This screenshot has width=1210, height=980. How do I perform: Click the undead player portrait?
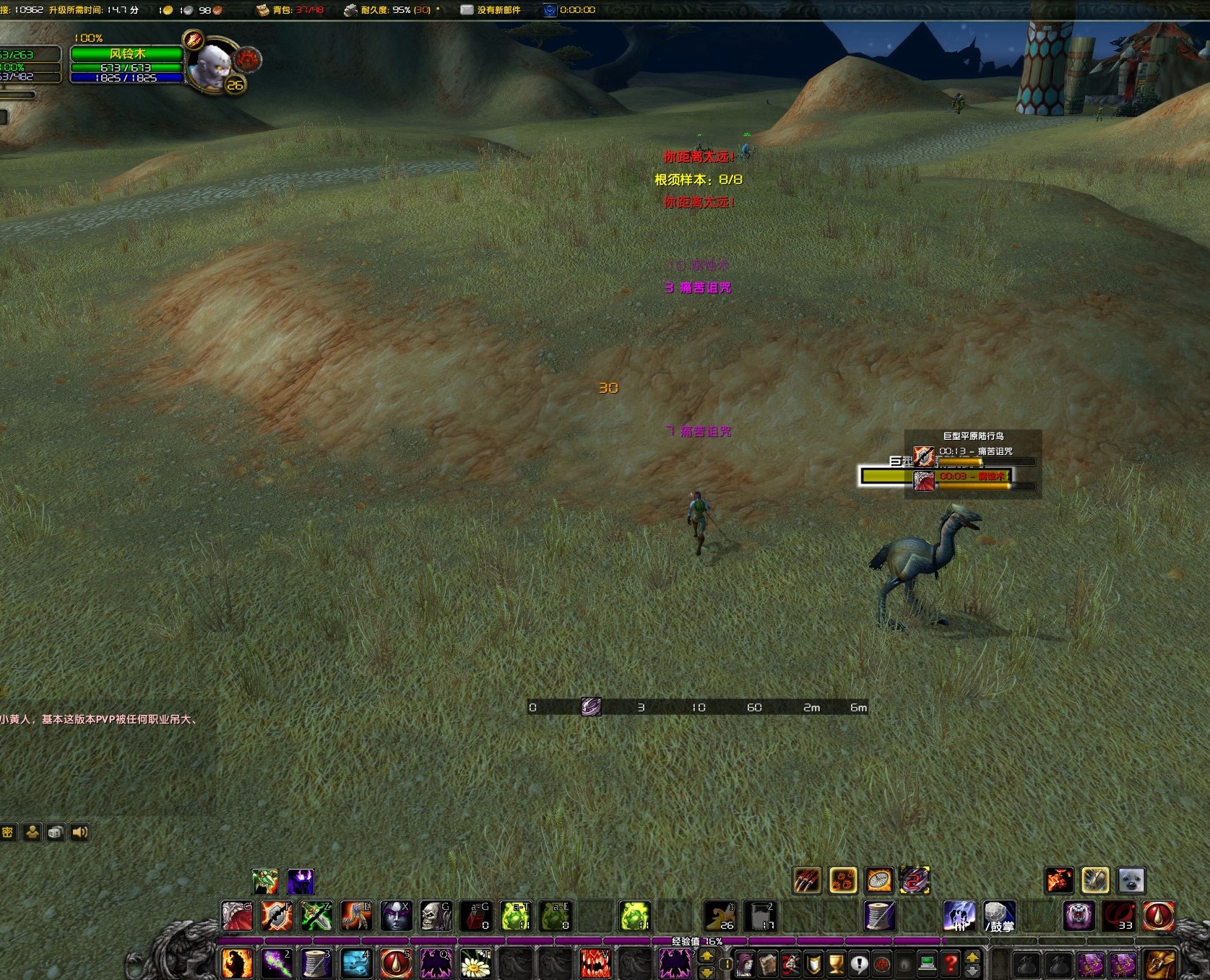click(x=211, y=65)
